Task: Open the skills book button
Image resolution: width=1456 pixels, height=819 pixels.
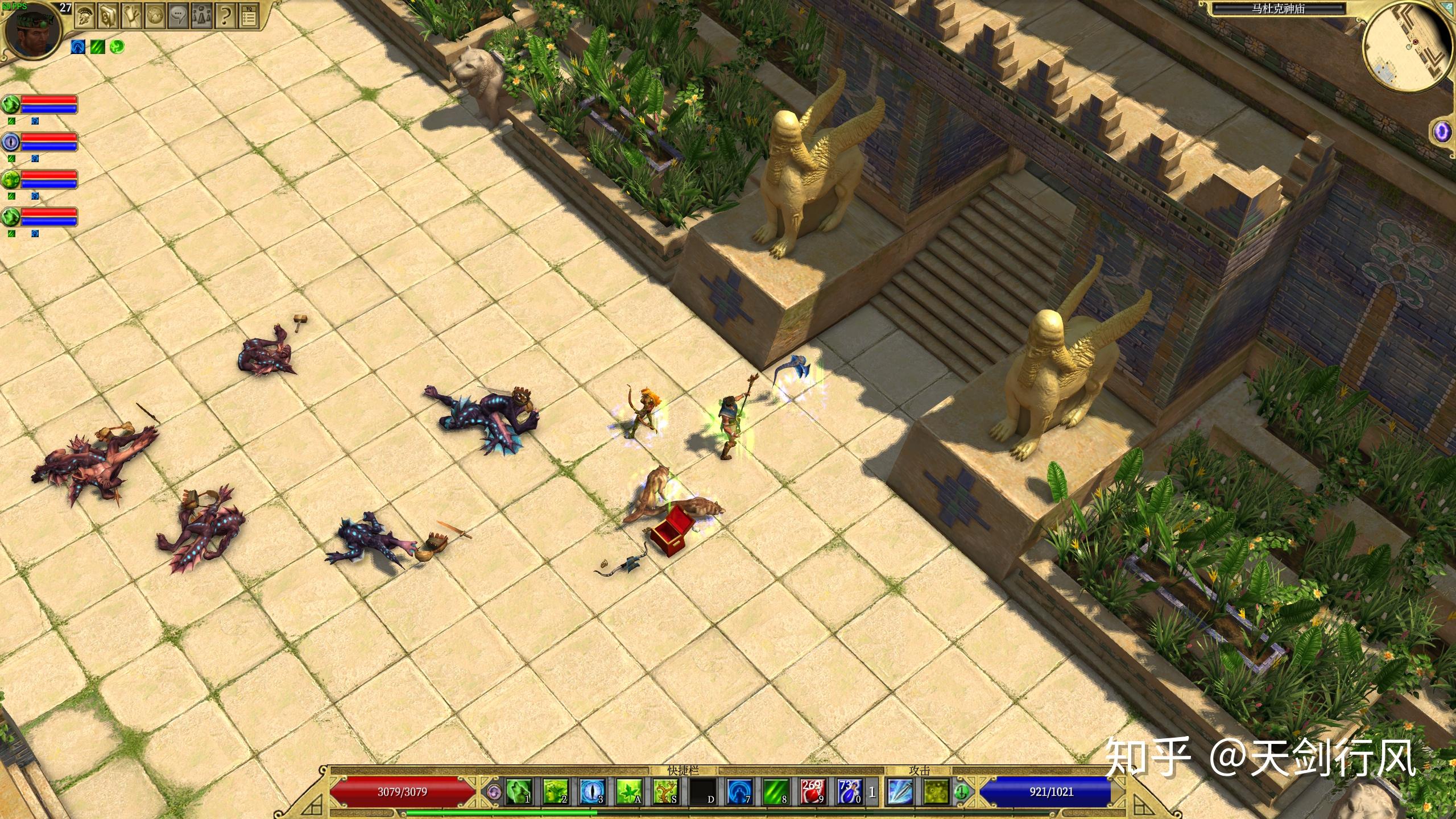Action: 108,16
